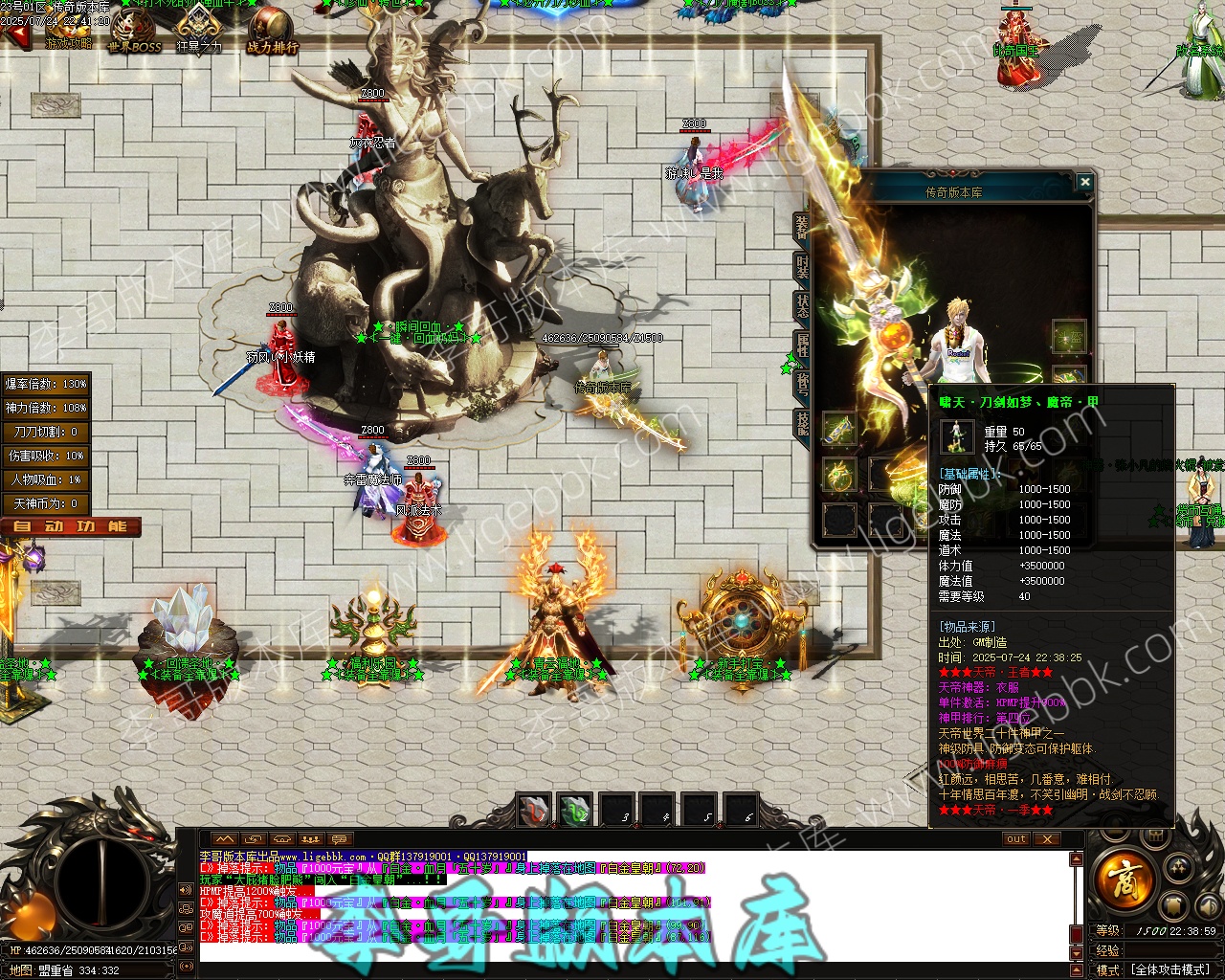The image size is (1225, 980).
Task: Show the 战力排行 power ranking
Action: [x=272, y=33]
